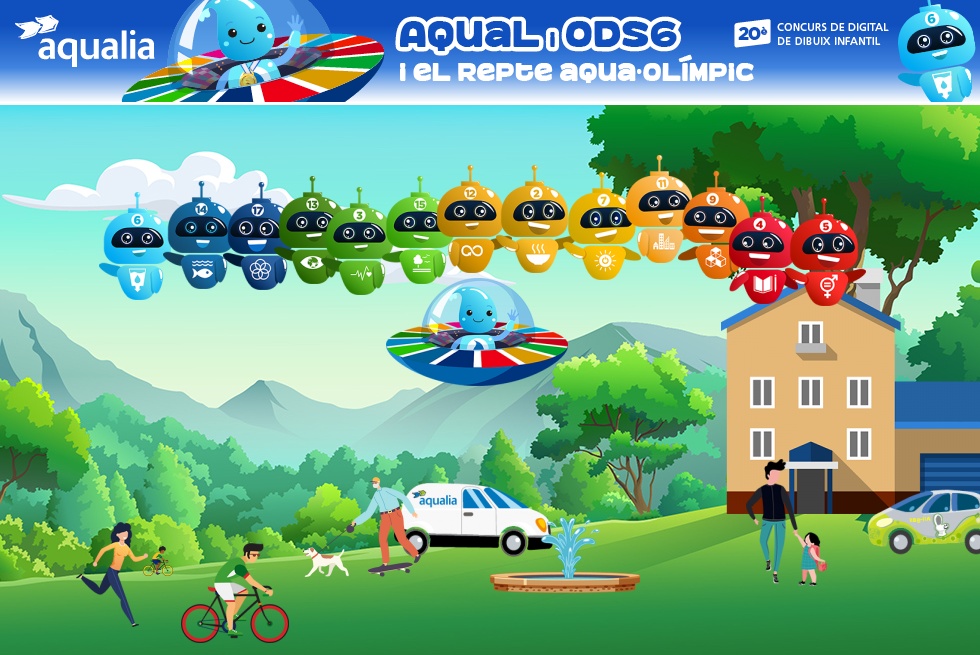This screenshot has height=655, width=980.
Task: Select the green robot number 15
Action: [419, 237]
